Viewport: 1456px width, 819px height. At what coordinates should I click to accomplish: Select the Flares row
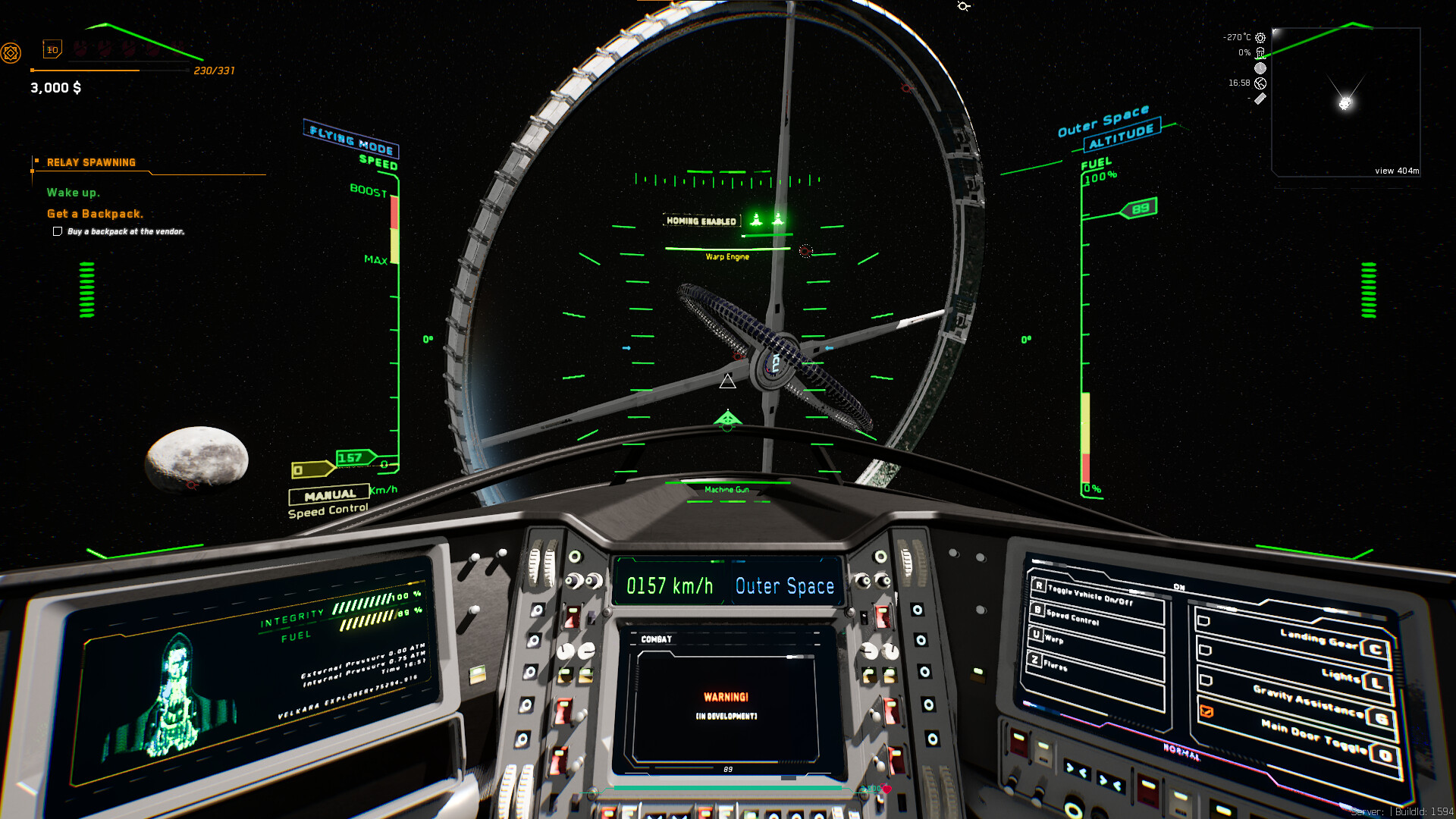(x=1096, y=667)
